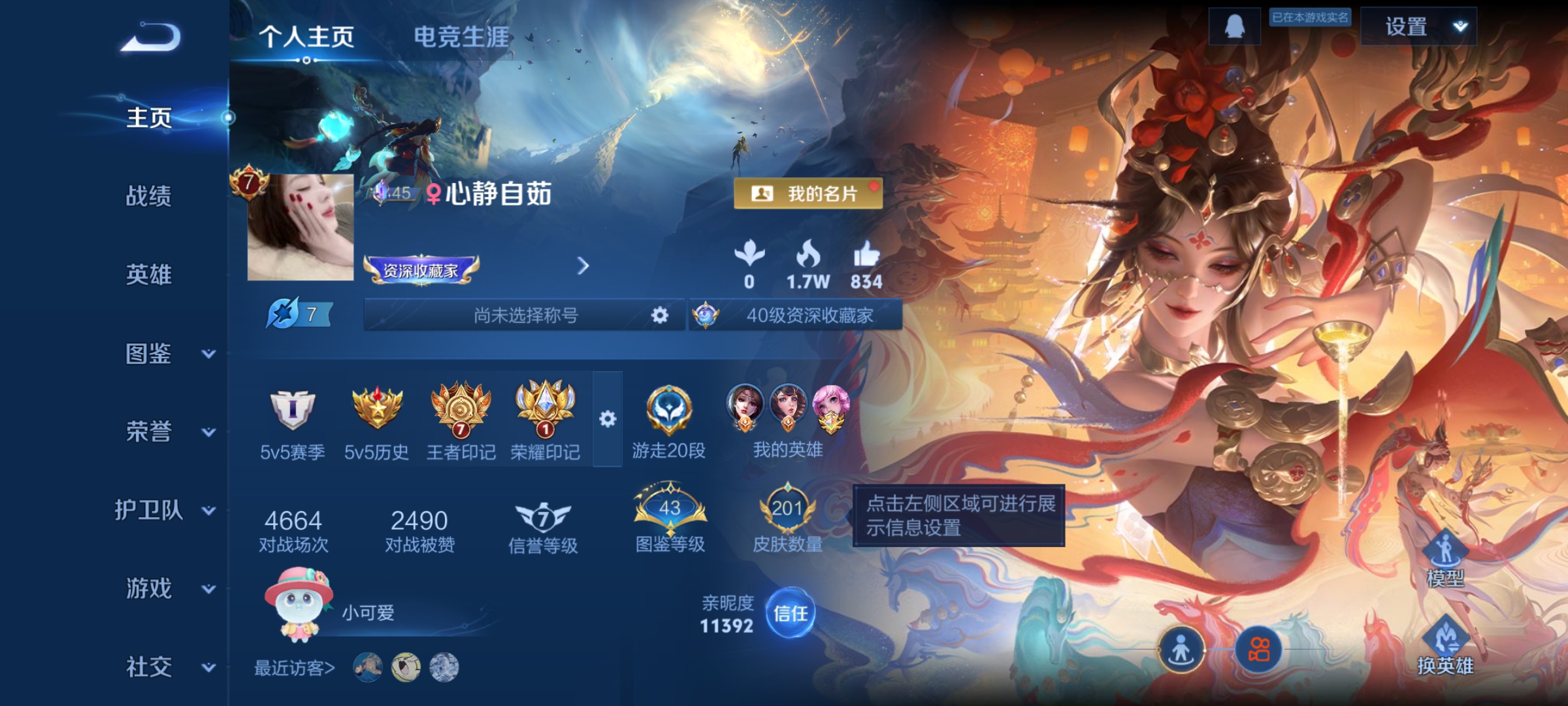The image size is (1568, 706).
Task: Open 我的名片 card button
Action: (810, 193)
